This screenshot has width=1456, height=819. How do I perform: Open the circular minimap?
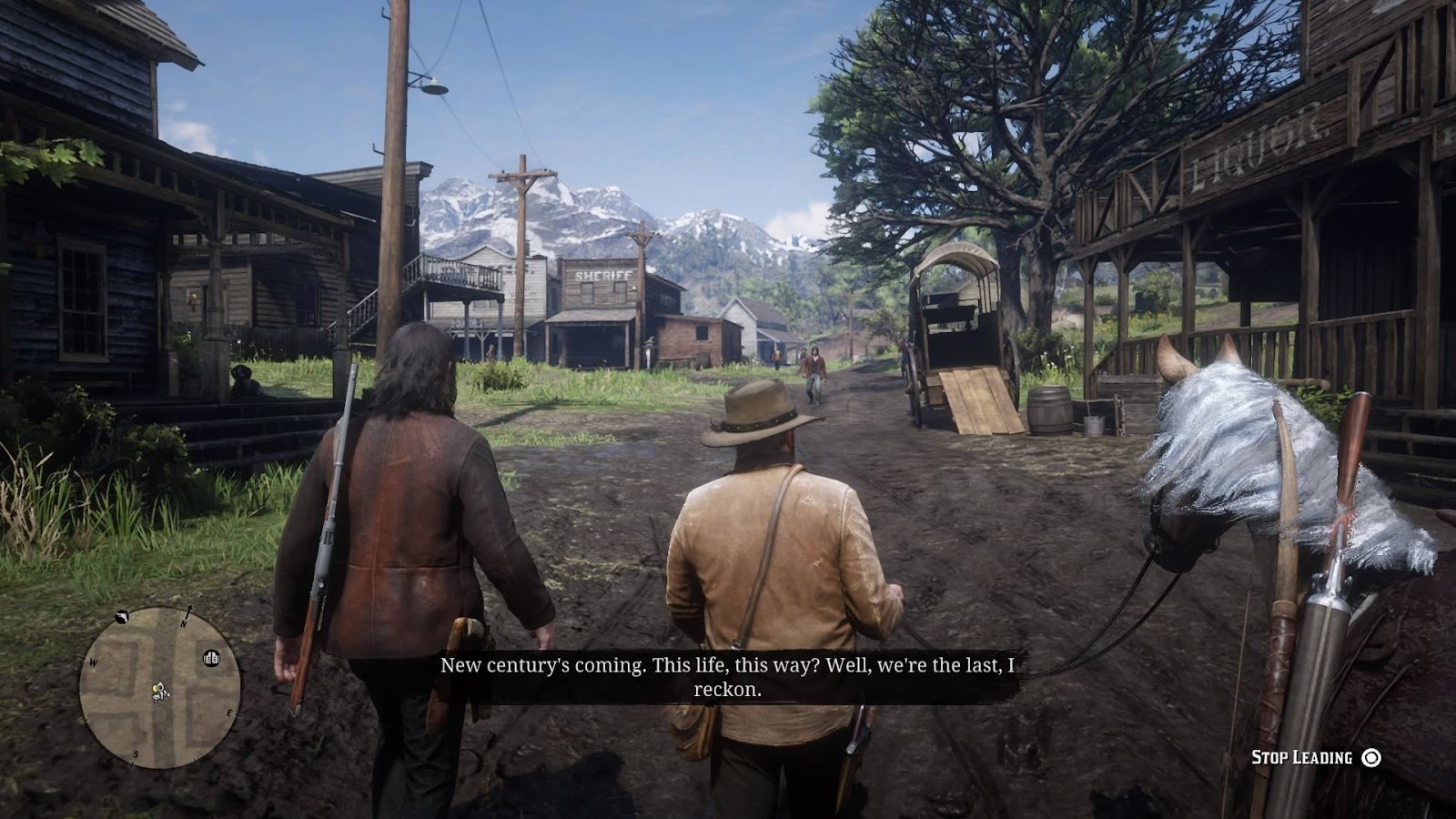point(160,688)
